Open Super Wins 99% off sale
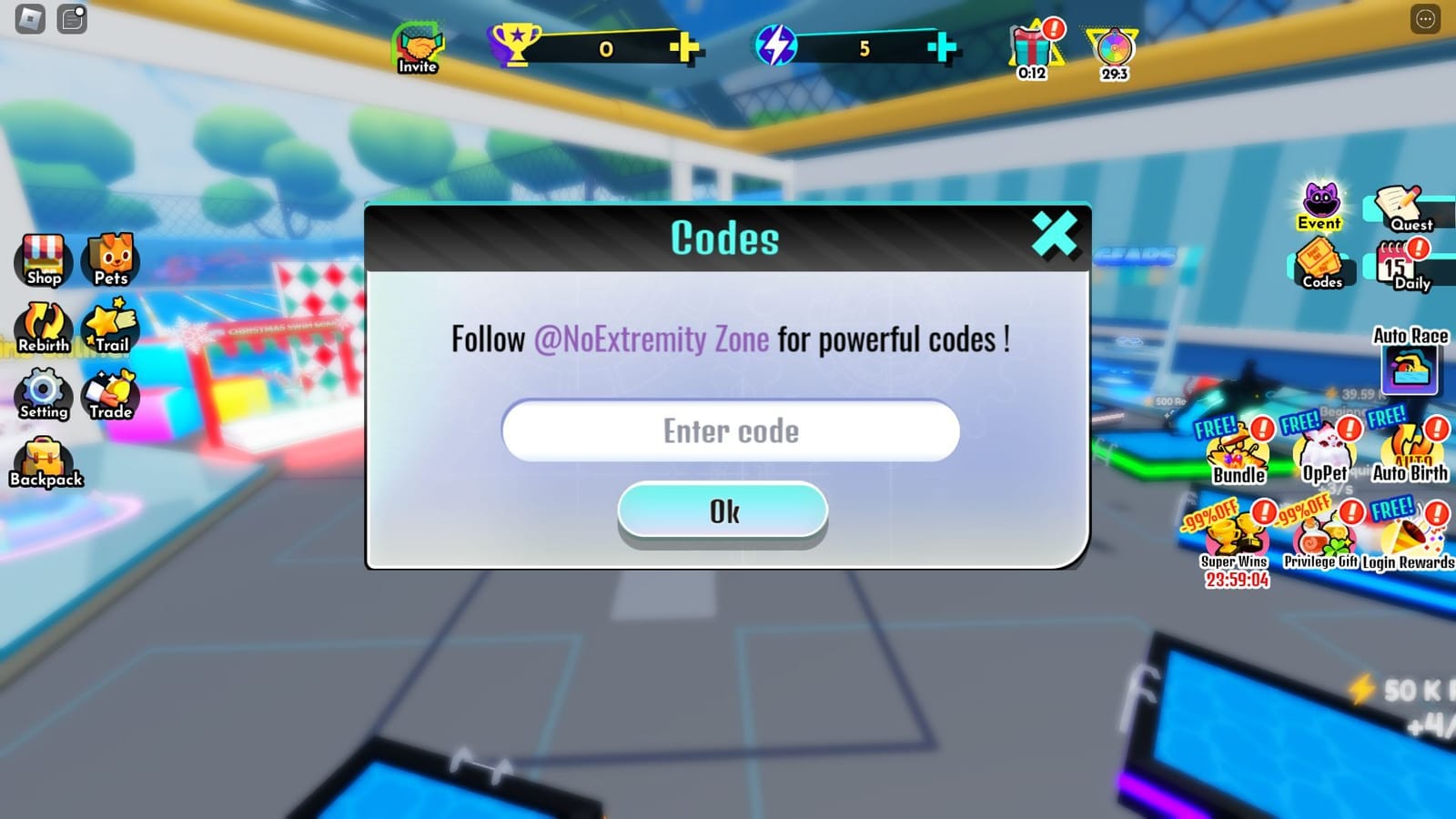This screenshot has height=819, width=1456. click(1236, 537)
